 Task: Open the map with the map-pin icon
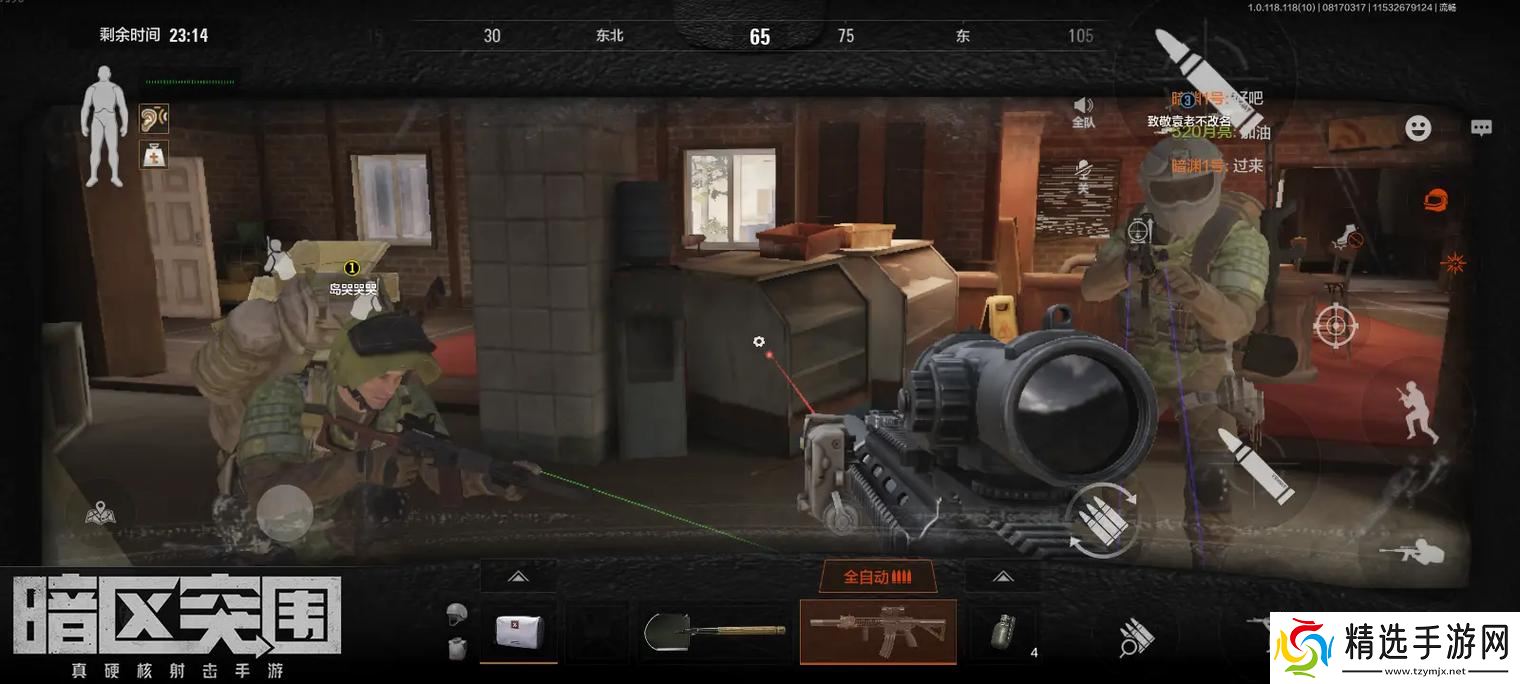100,514
